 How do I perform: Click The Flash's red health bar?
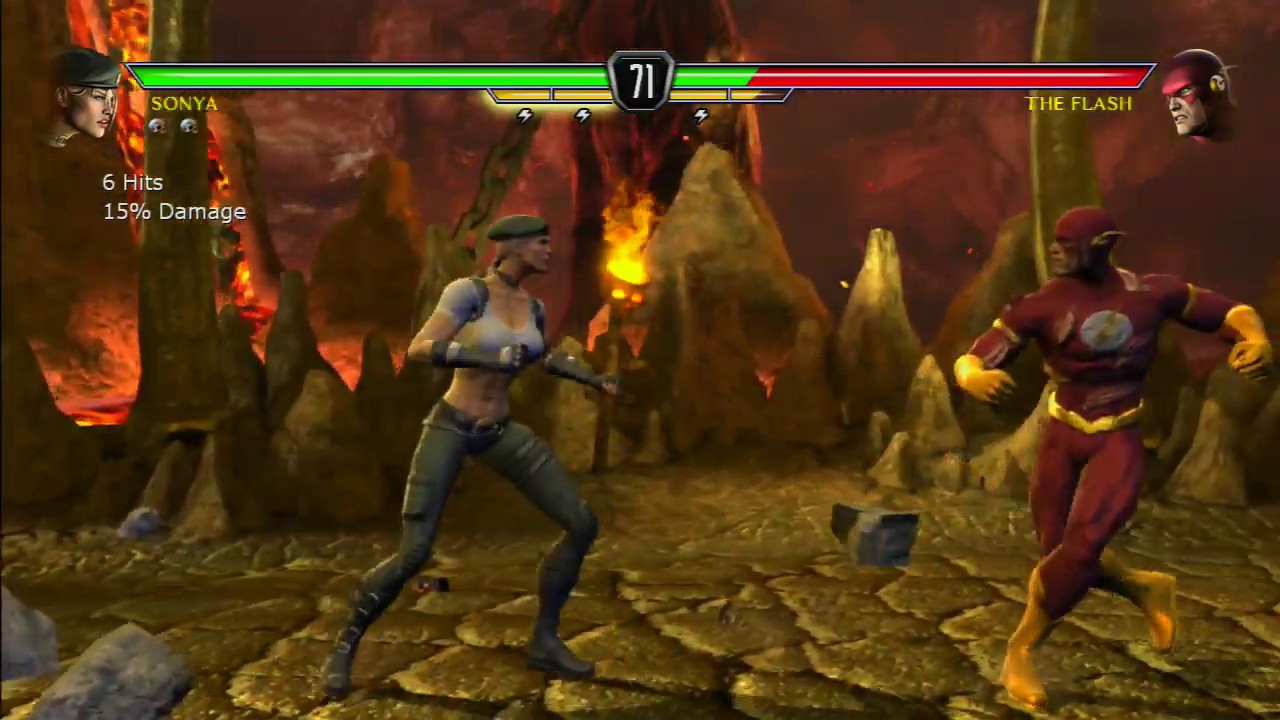point(950,76)
